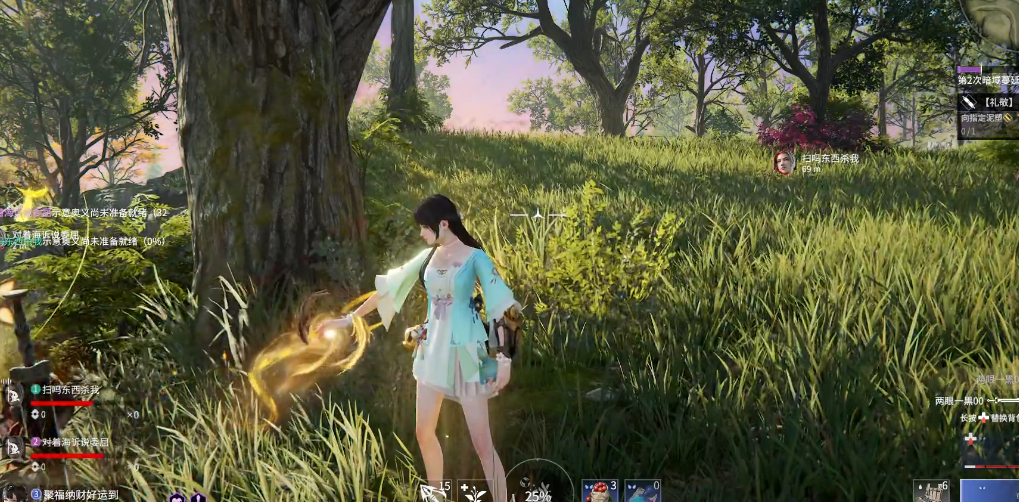
Task: Select teammate 2 对着海诉说委屈 in party list
Action: pos(68,441)
